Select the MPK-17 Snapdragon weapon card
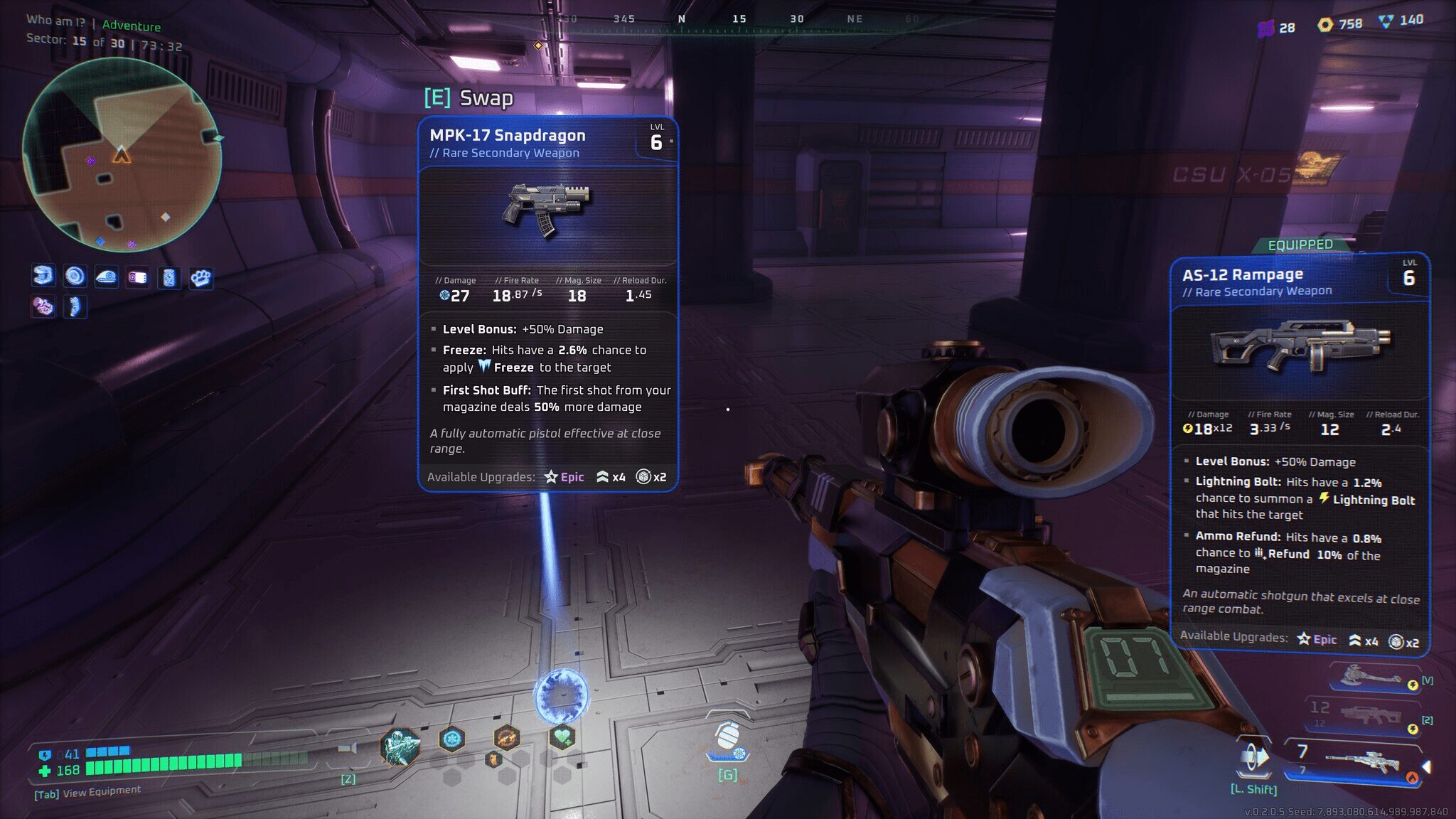This screenshot has width=1456, height=819. click(x=547, y=304)
